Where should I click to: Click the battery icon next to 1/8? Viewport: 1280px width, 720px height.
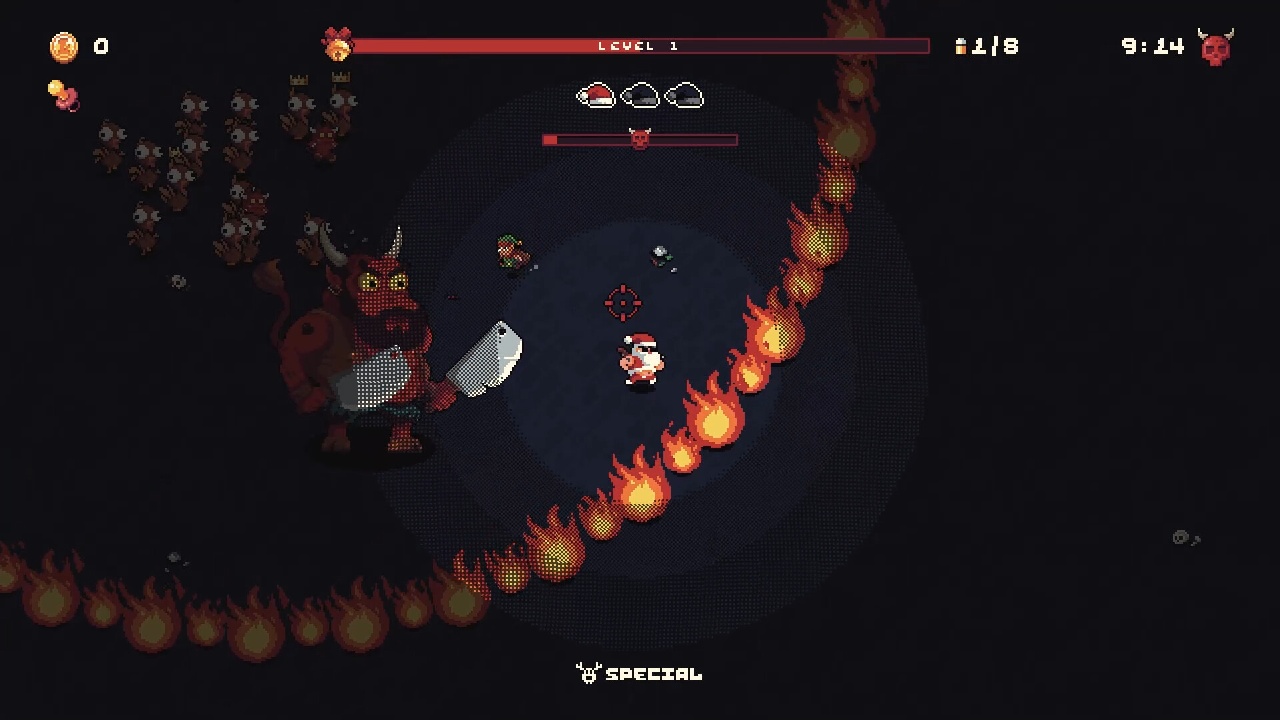coord(961,46)
